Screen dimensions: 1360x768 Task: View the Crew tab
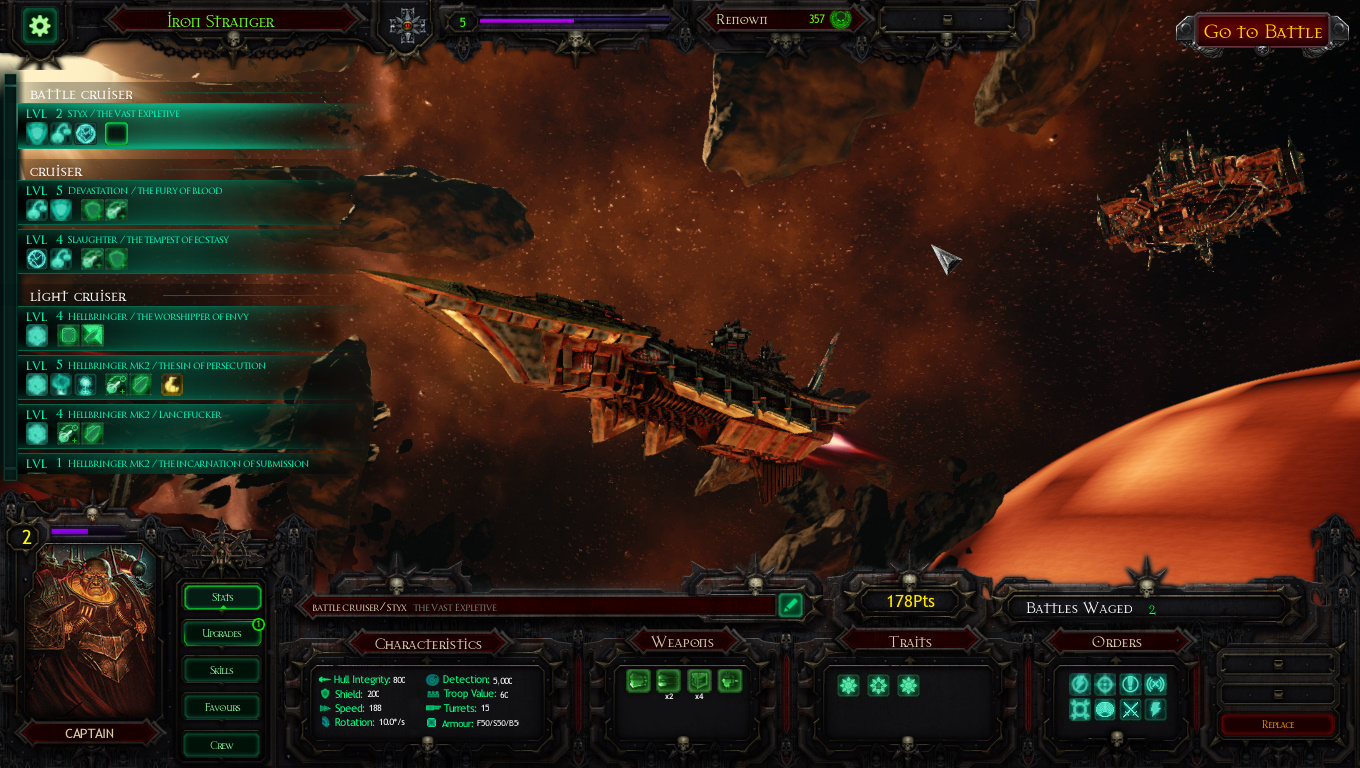[x=222, y=745]
